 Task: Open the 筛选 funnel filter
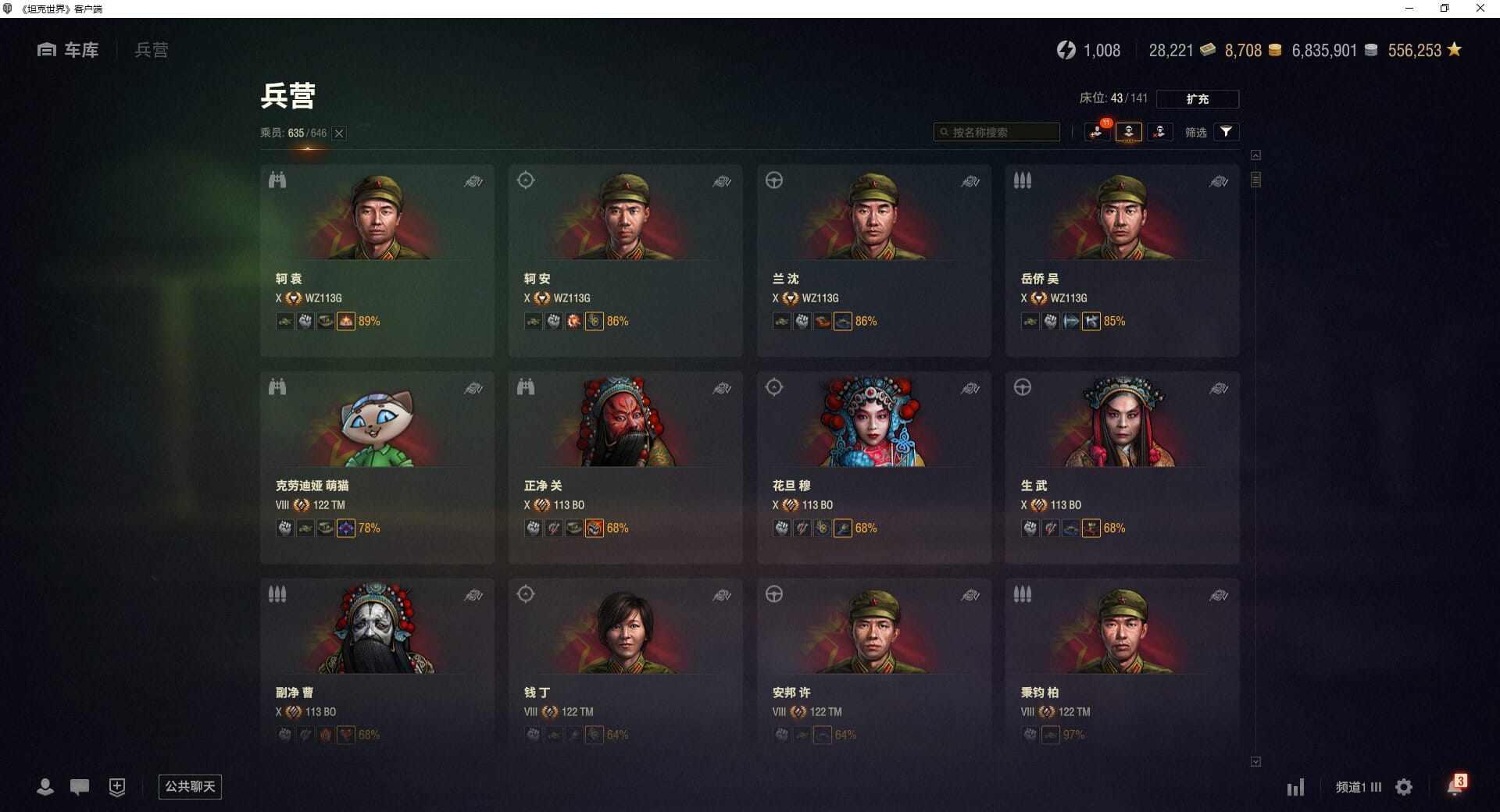tap(1226, 132)
